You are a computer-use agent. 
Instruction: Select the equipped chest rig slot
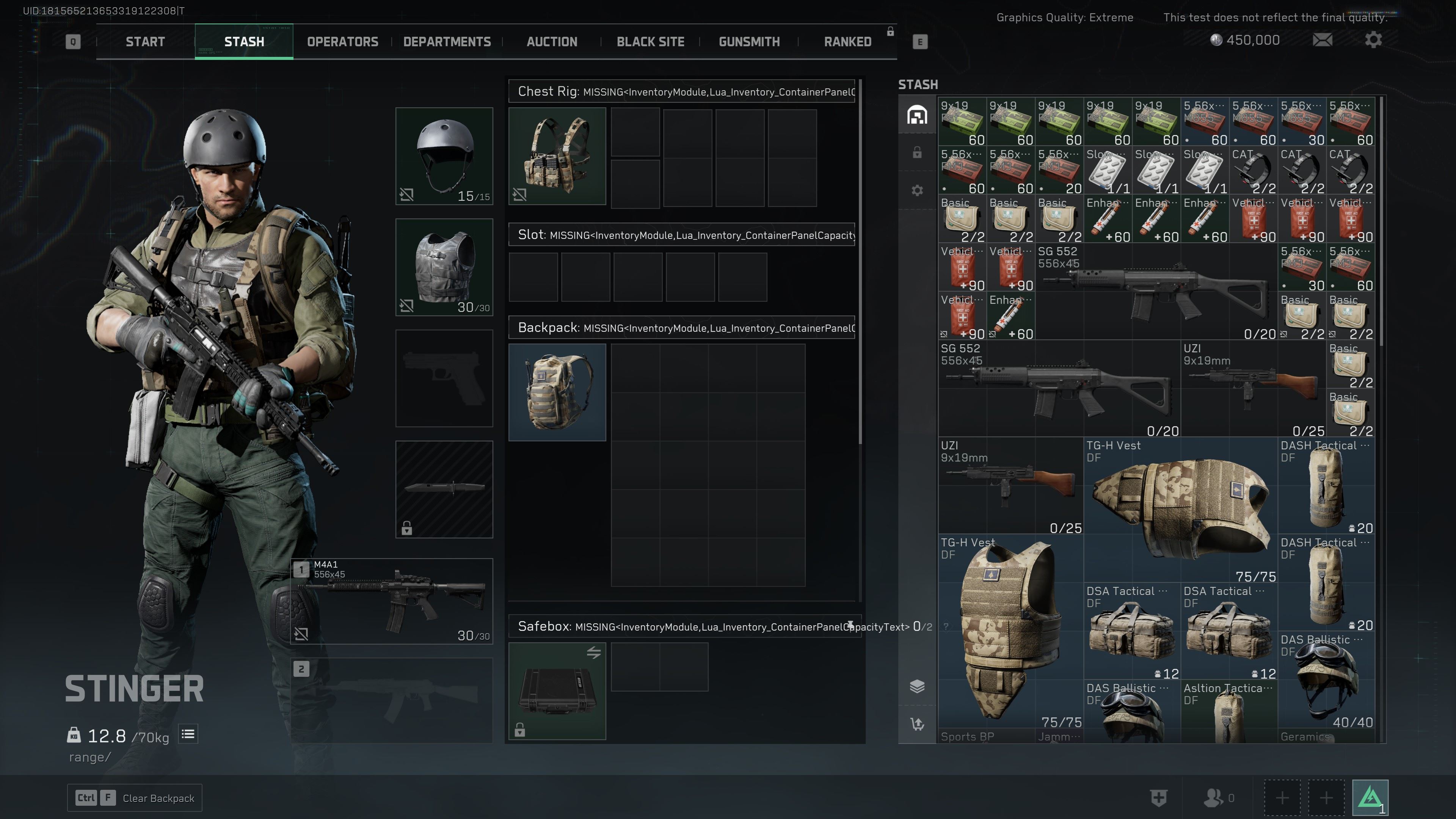557,156
